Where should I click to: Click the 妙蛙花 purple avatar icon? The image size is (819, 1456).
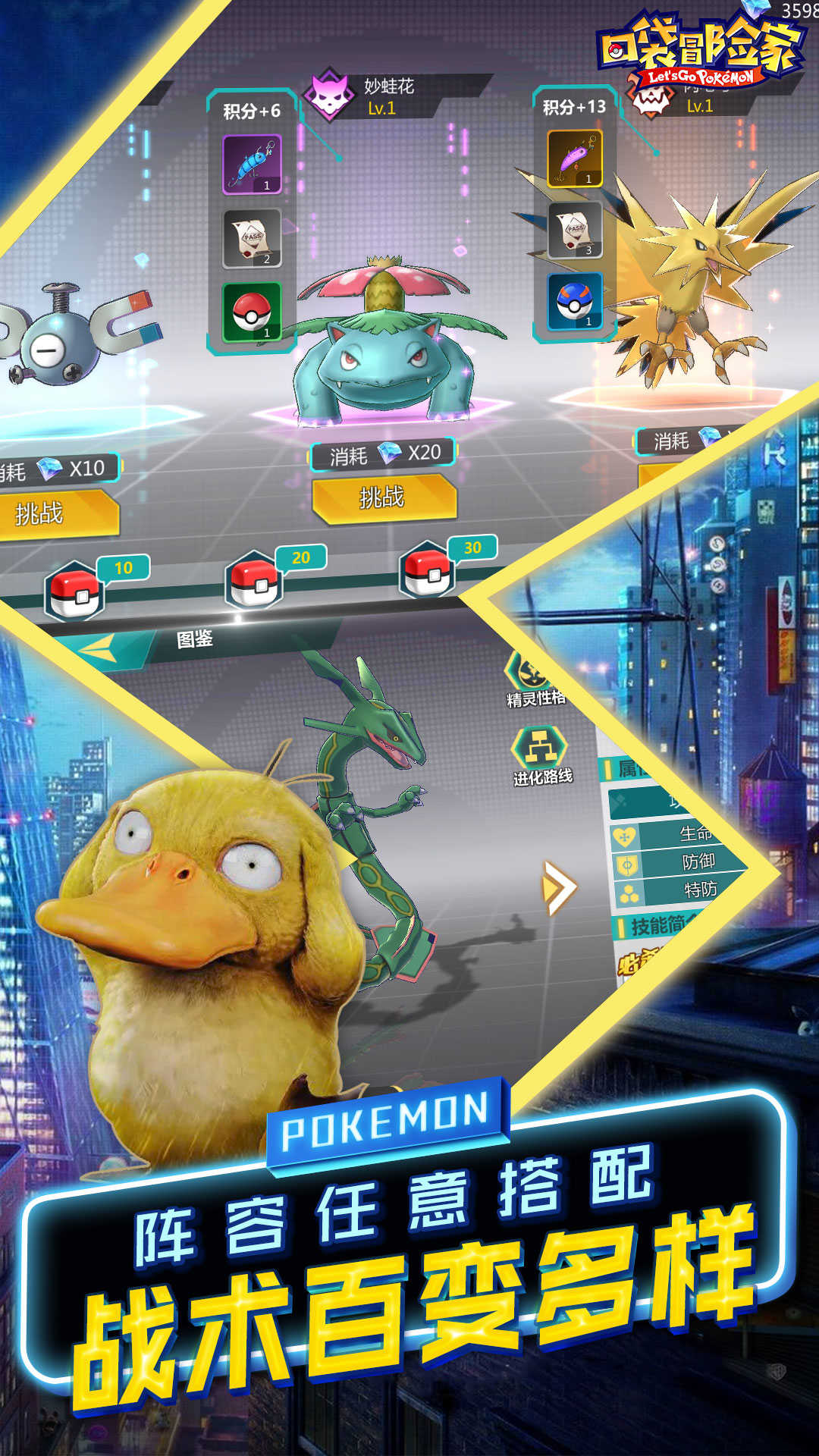point(329,96)
